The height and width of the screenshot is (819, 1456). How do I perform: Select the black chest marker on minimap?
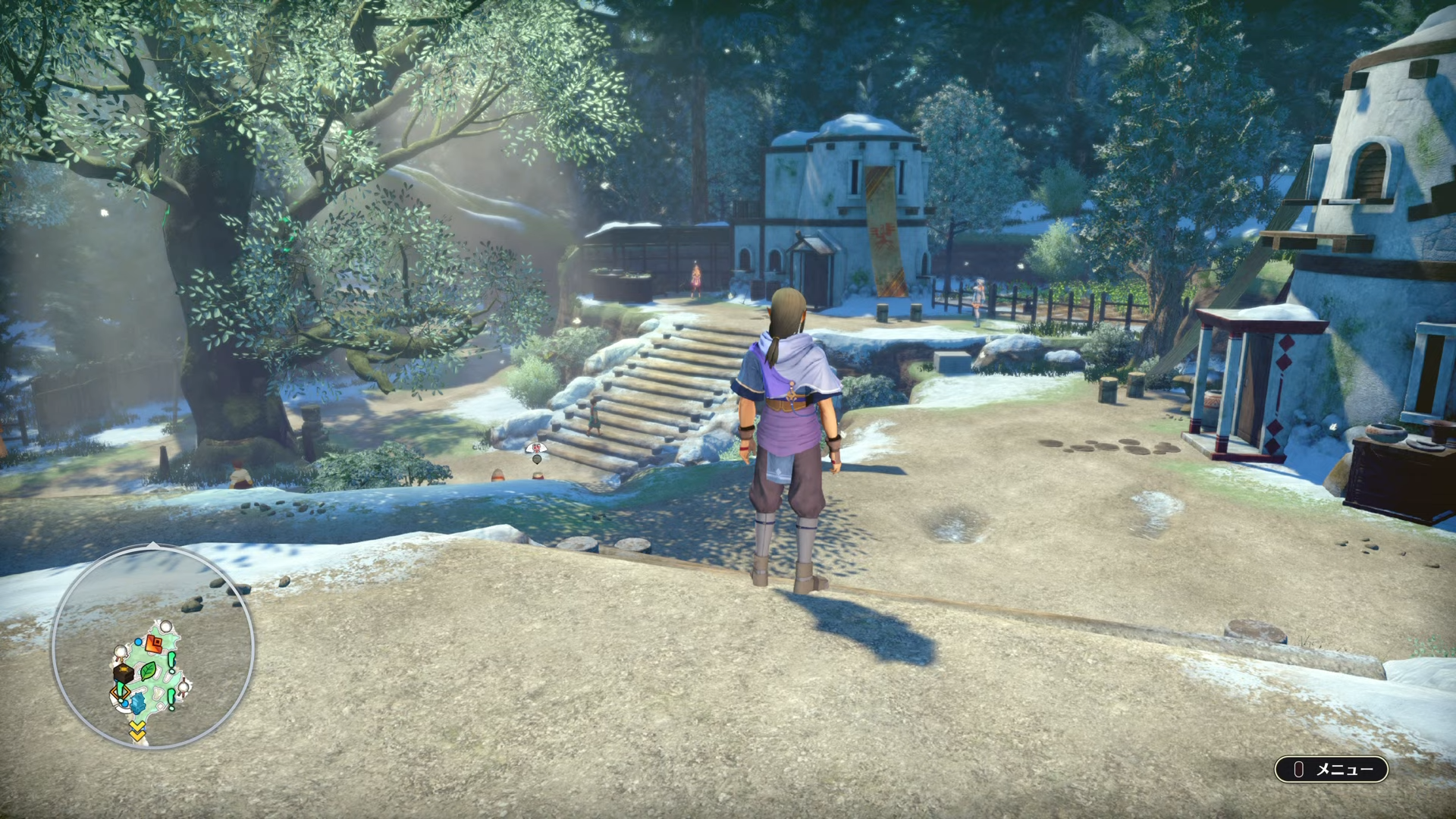tap(123, 673)
